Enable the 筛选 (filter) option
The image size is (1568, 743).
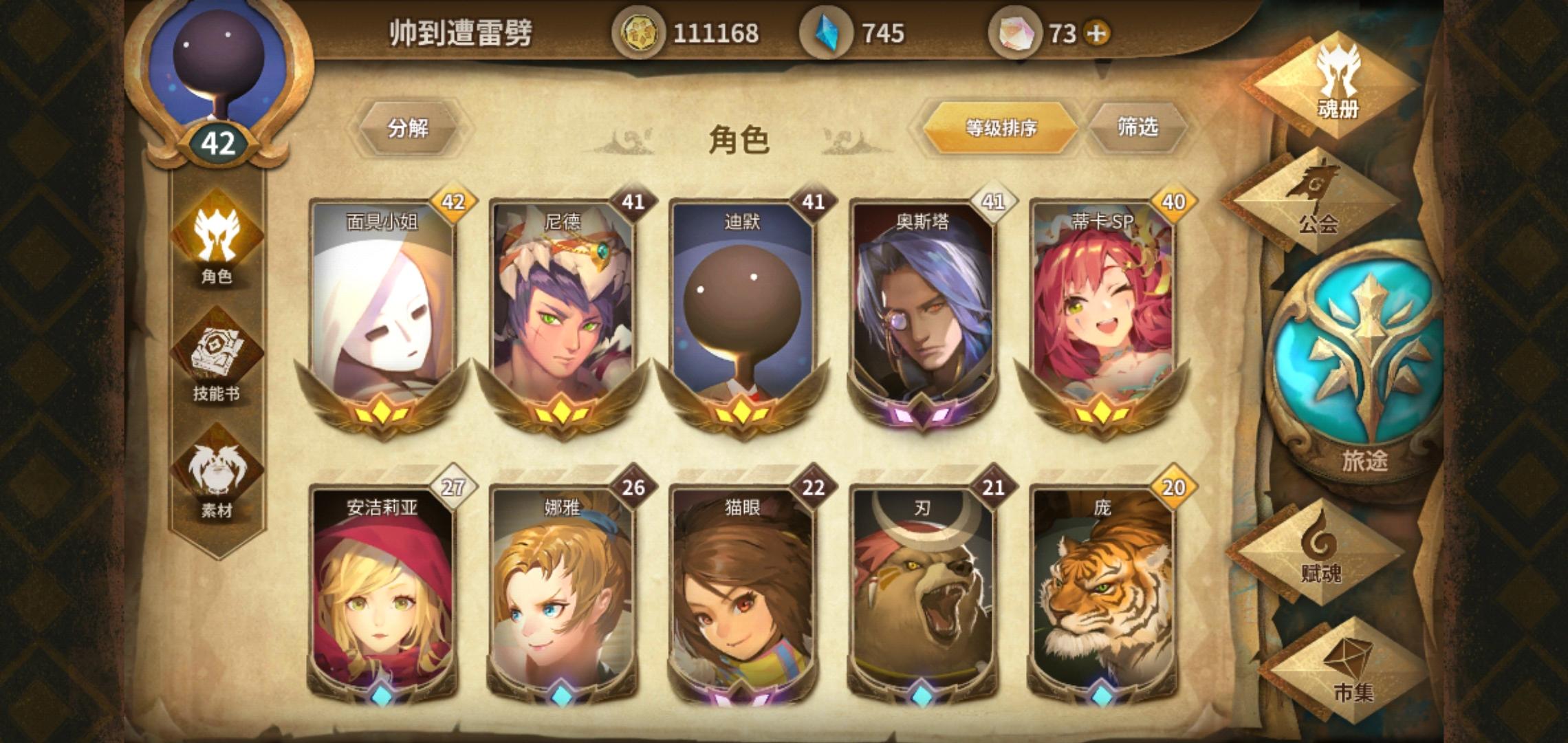tap(1142, 126)
